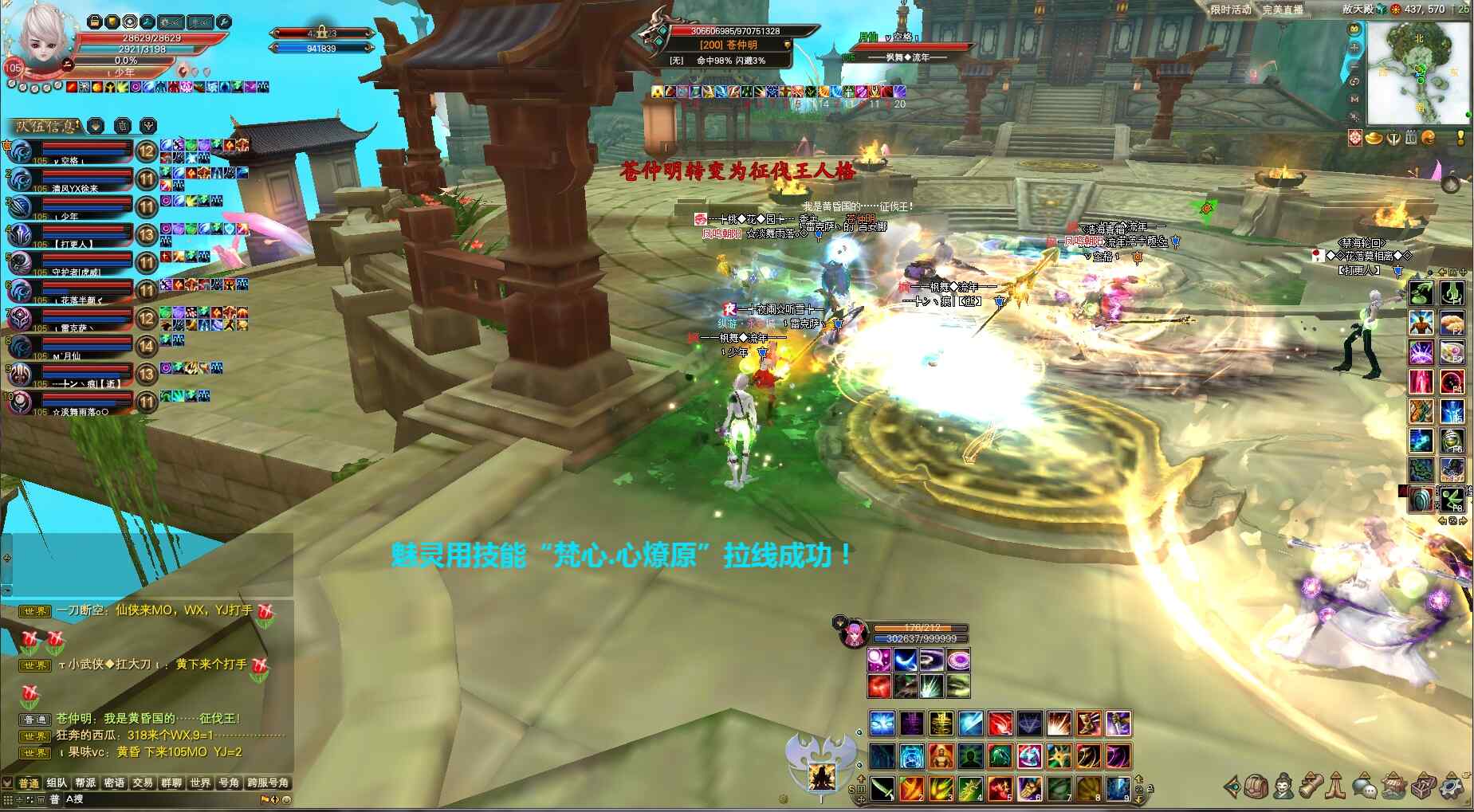Open the 世界 chat channel tab
Viewport: 1474px width, 812px height.
[x=200, y=783]
